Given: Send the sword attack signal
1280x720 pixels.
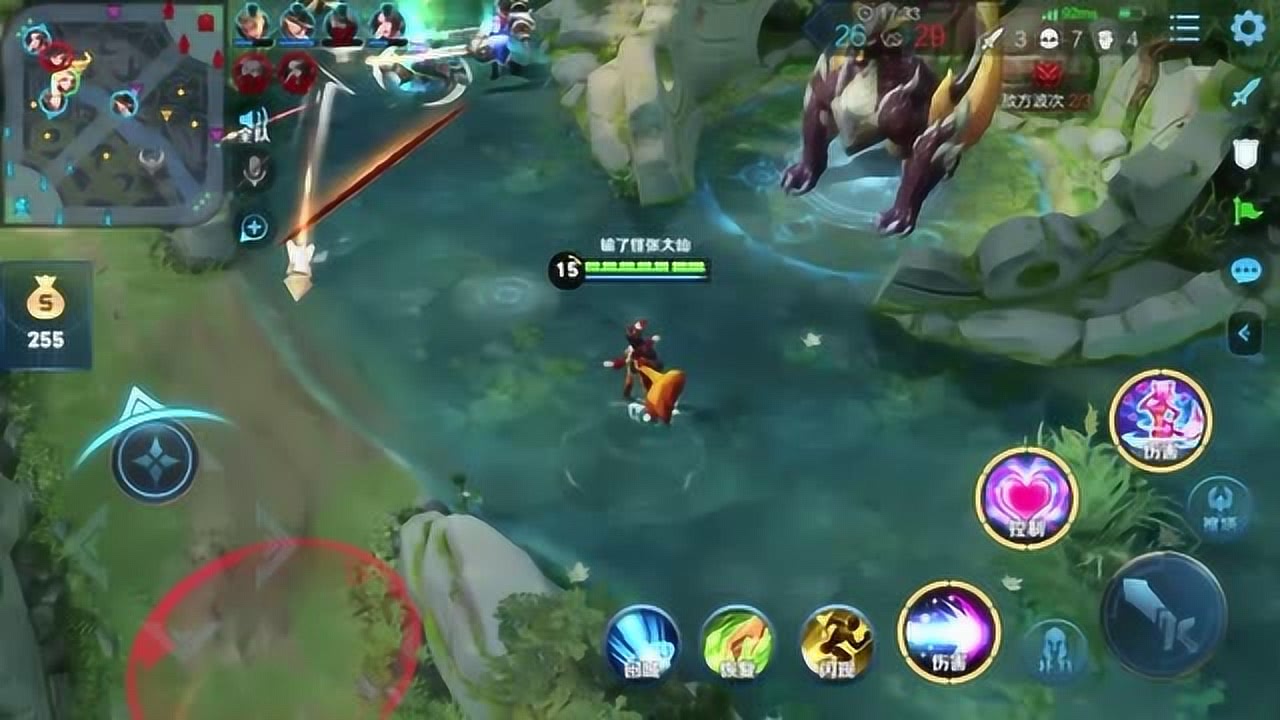Looking at the screenshot, I should pyautogui.click(x=1246, y=93).
